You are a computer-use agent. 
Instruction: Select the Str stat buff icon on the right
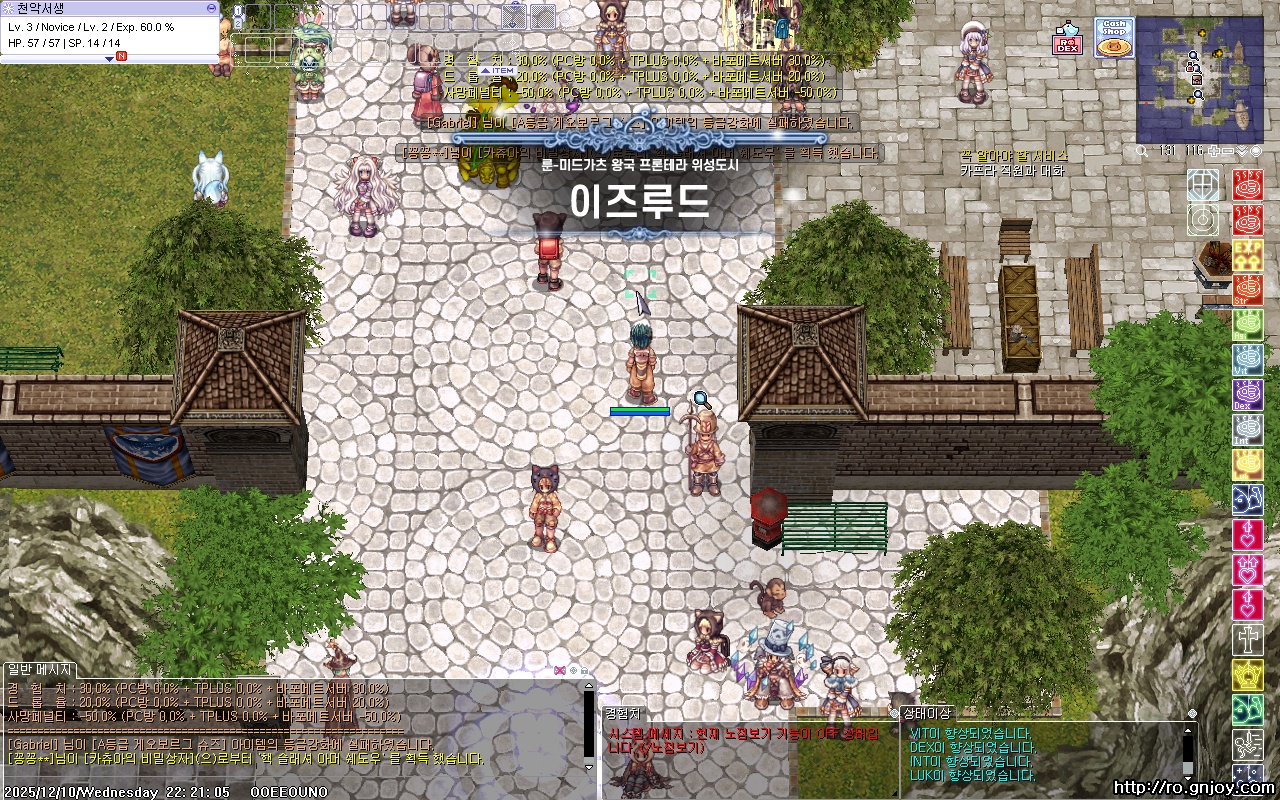pyautogui.click(x=1248, y=289)
